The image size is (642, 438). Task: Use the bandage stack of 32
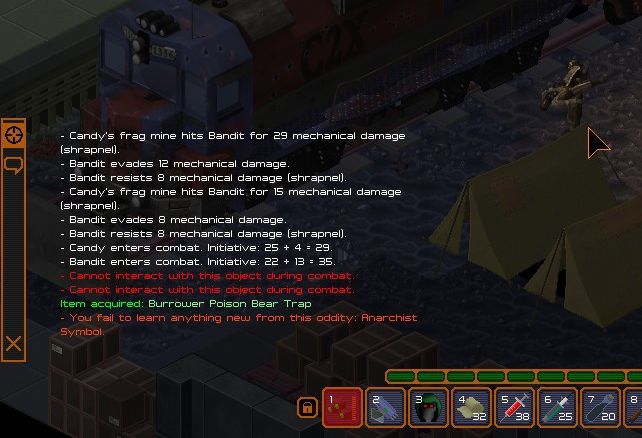tap(471, 408)
